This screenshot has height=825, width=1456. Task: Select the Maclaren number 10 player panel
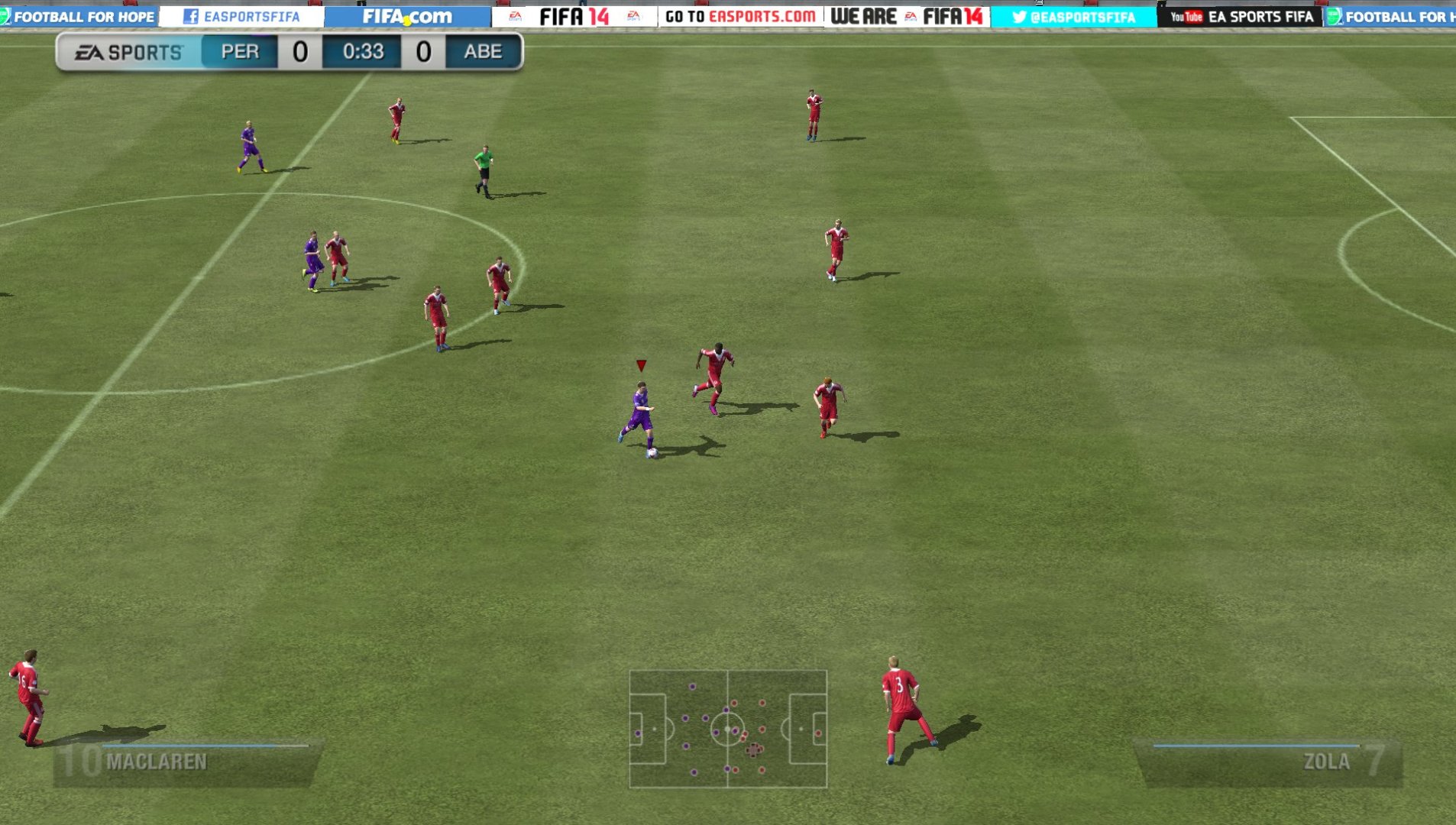tap(187, 762)
